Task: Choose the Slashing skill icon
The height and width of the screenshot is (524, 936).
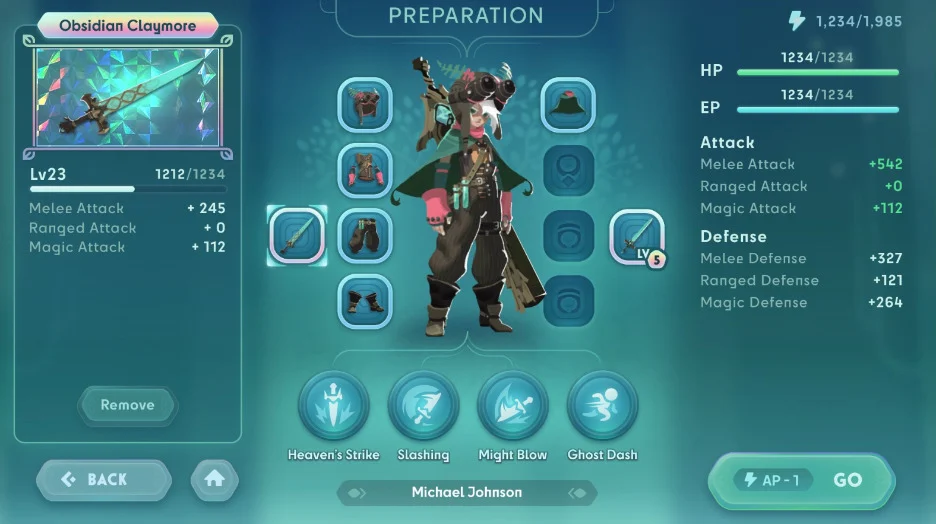Action: coord(423,406)
